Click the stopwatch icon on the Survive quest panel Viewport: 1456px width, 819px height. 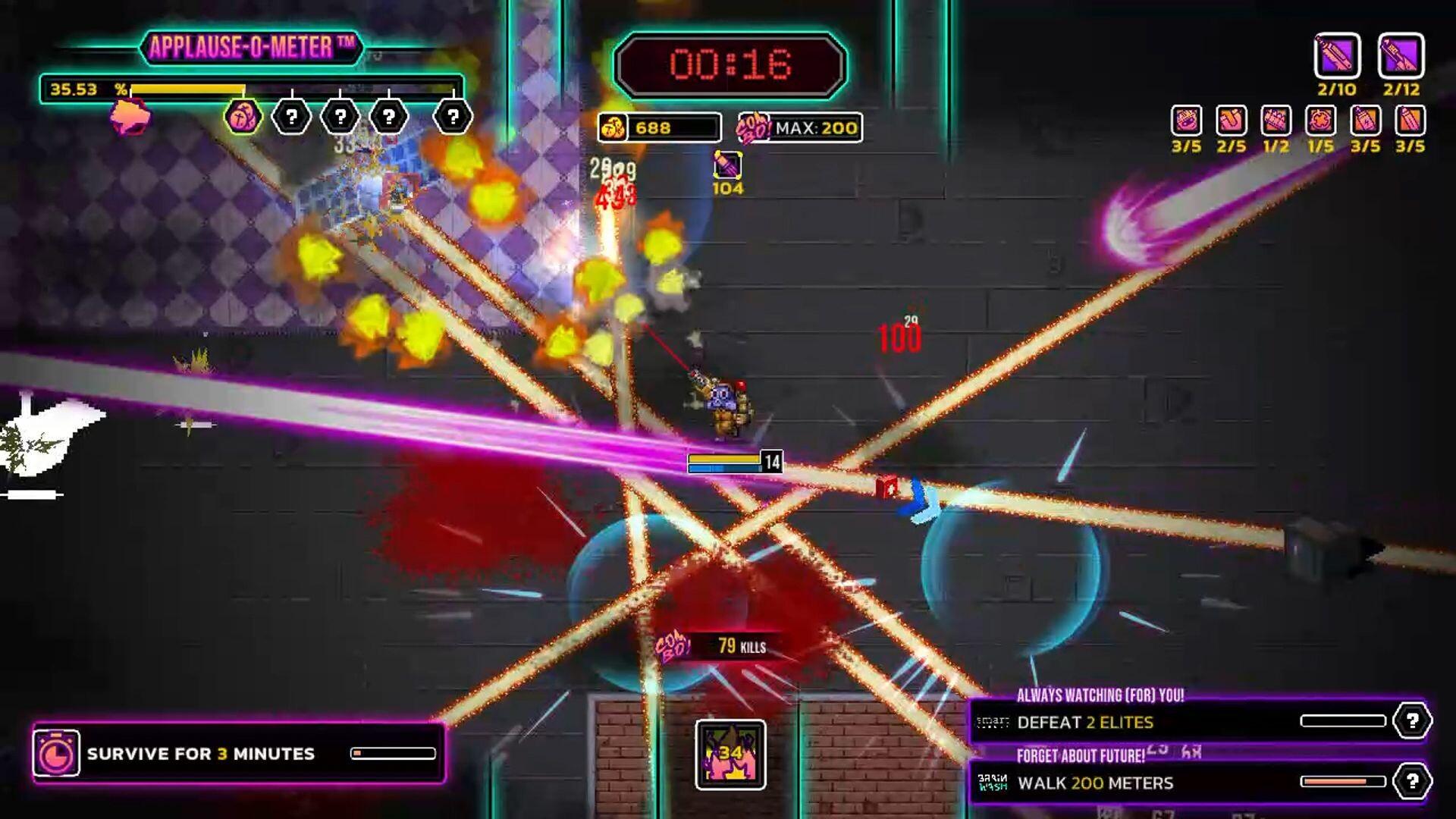pyautogui.click(x=58, y=754)
